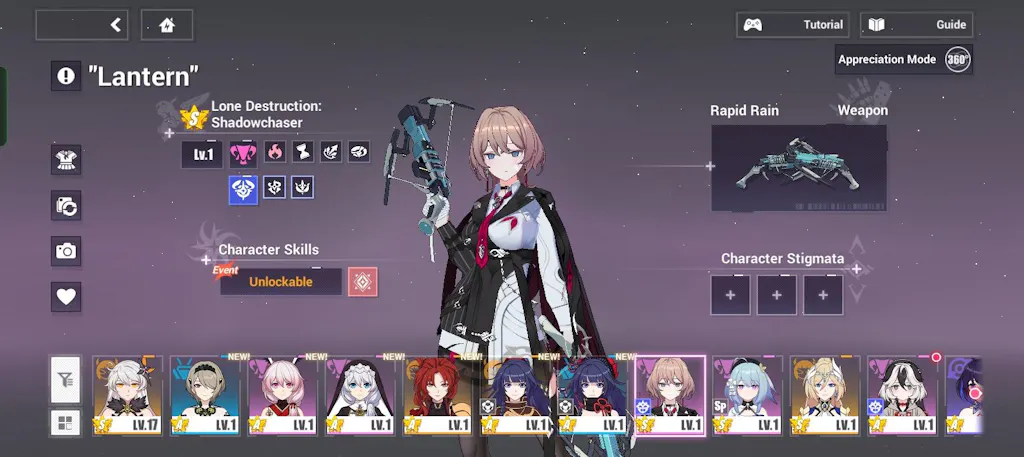Viewport: 1024px width, 457px height.
Task: Return to the home screen
Action: [167, 25]
